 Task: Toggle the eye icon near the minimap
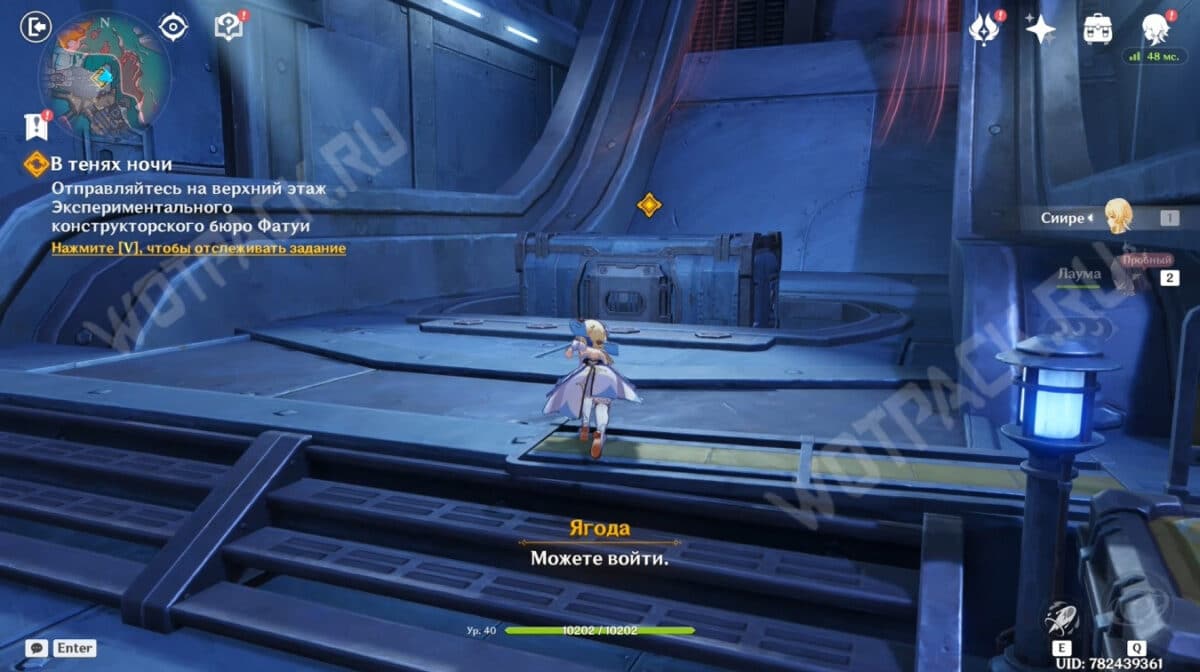click(x=173, y=27)
